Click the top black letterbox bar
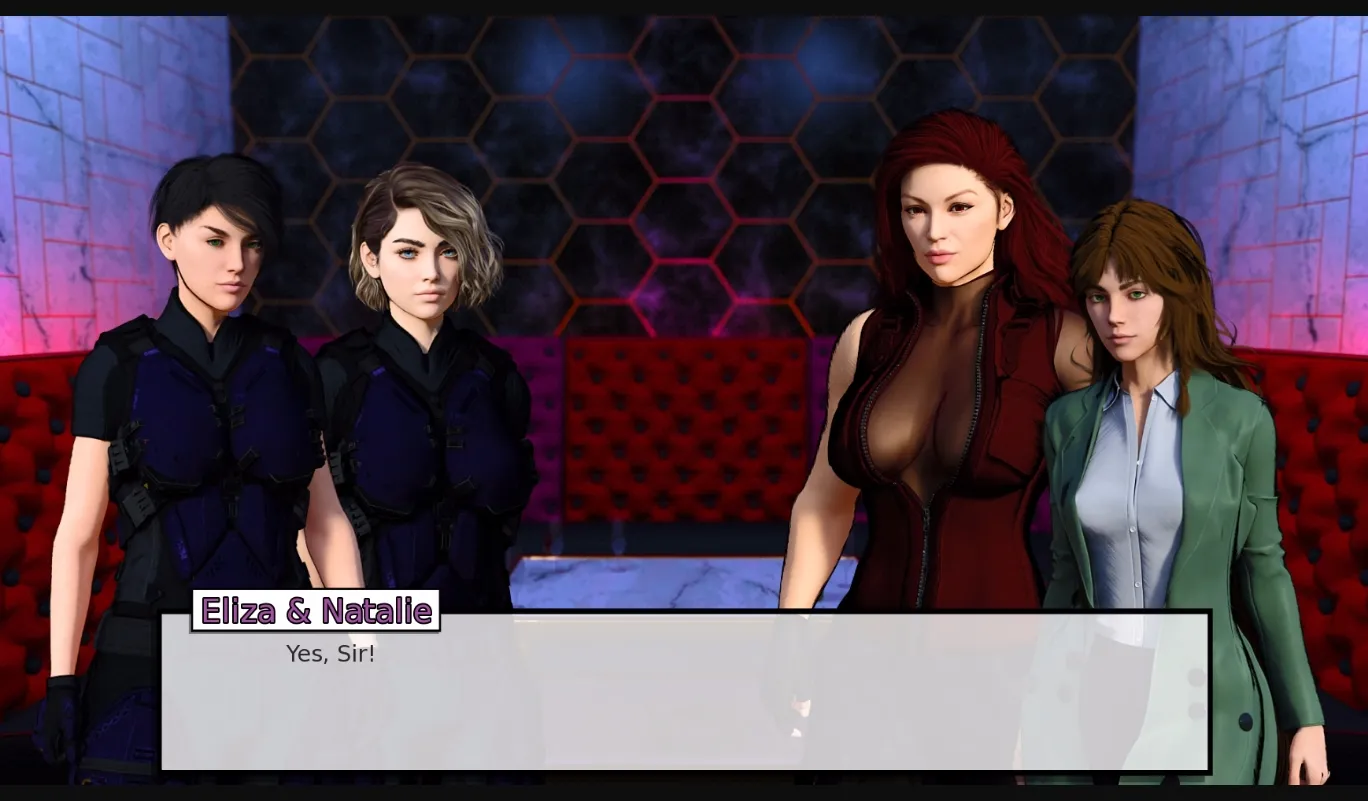This screenshot has width=1368, height=801. click(684, 5)
